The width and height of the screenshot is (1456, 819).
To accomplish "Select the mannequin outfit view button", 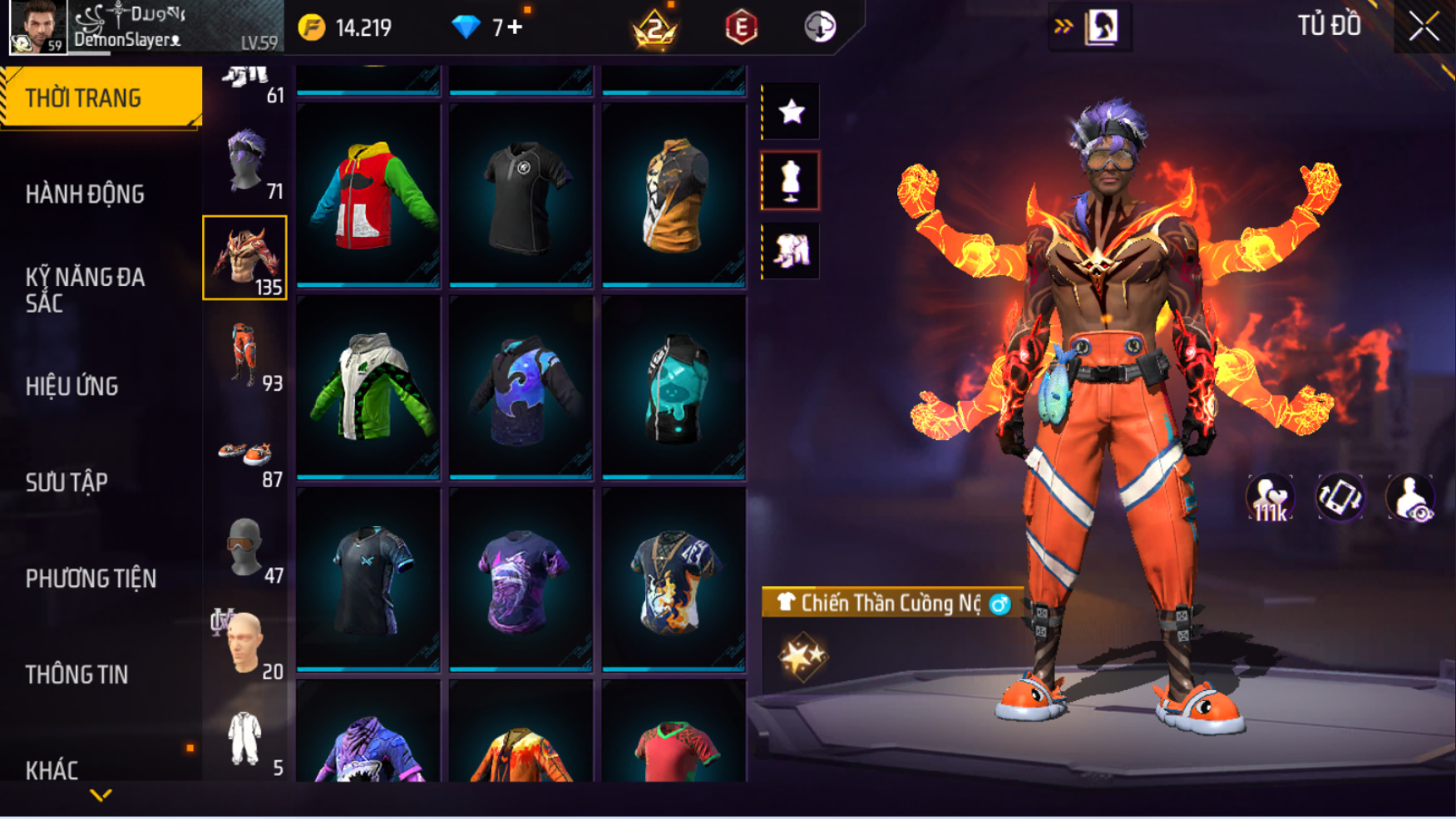I will point(791,181).
